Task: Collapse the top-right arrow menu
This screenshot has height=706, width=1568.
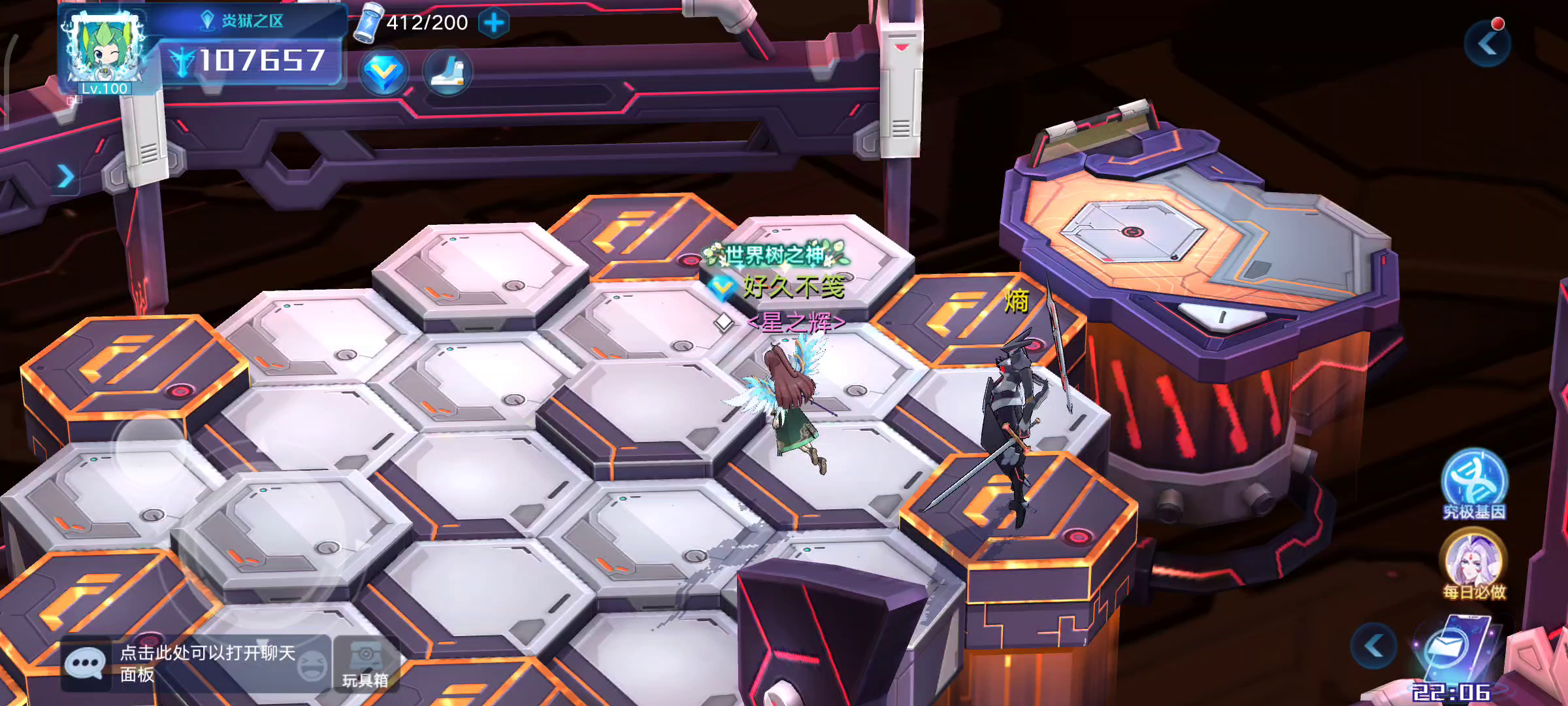Action: pyautogui.click(x=1488, y=44)
